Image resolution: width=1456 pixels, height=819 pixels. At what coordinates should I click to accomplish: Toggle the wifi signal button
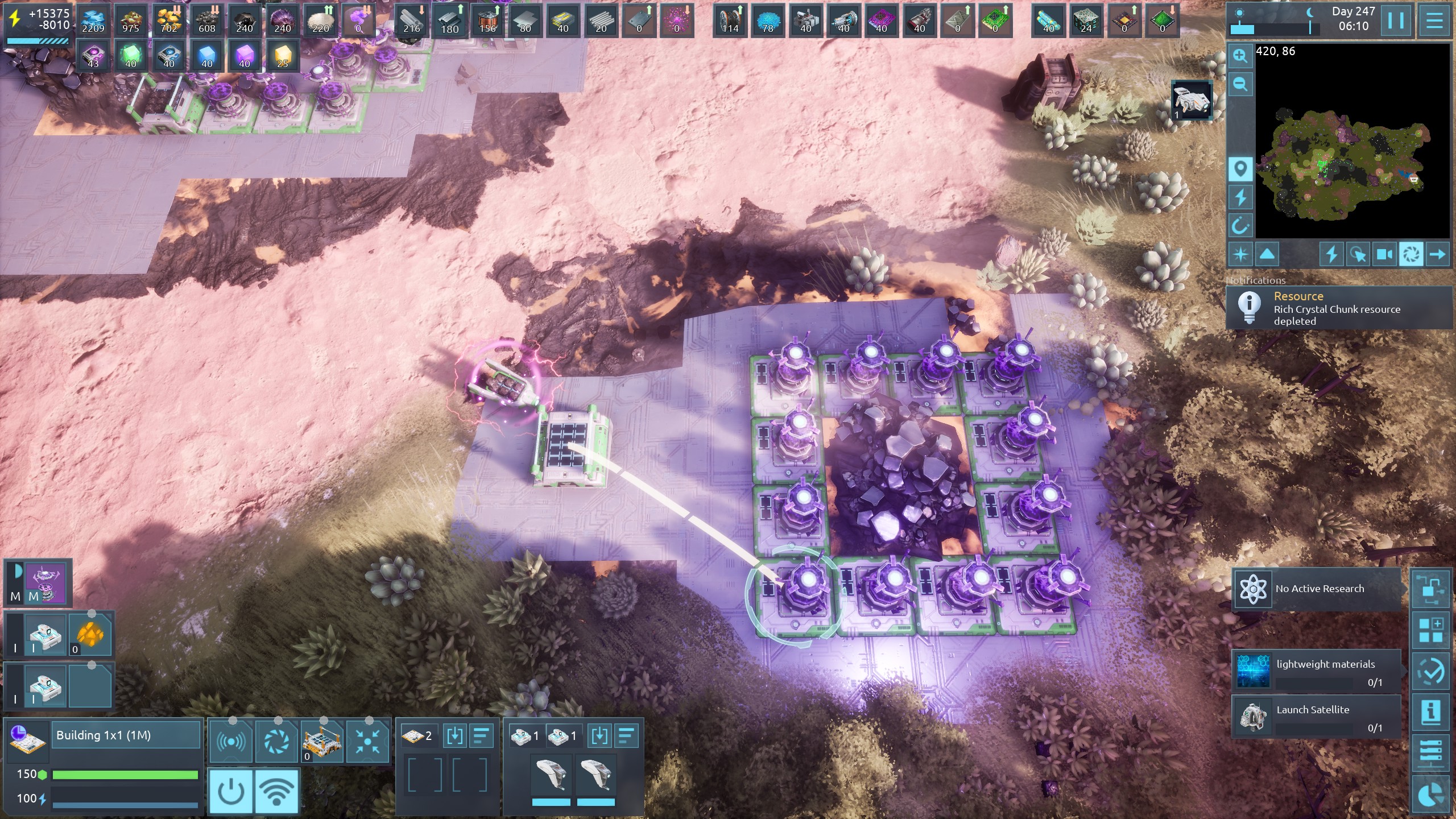pyautogui.click(x=277, y=791)
